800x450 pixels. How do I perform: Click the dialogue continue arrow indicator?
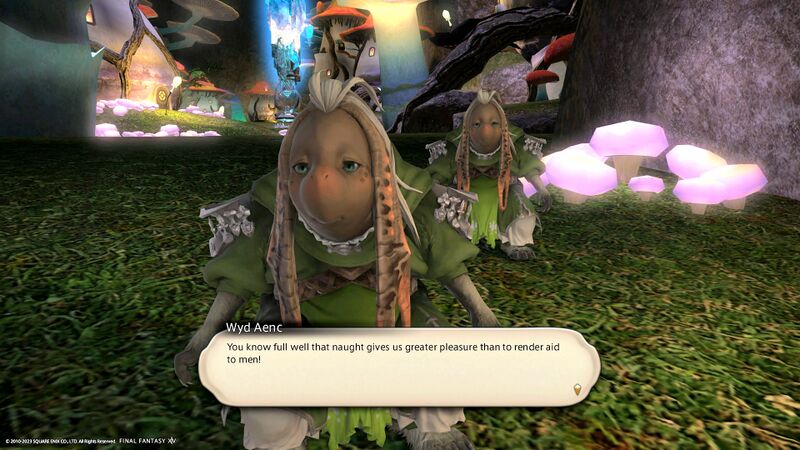[576, 389]
